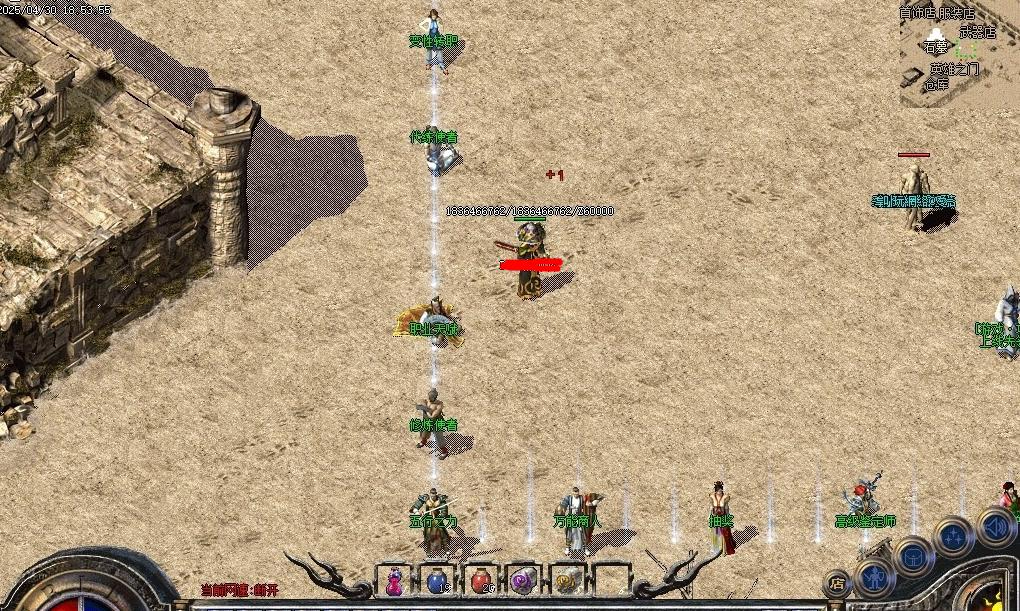Use the pink gourd potion in the hotbar
The height and width of the screenshot is (611, 1020).
(394, 581)
